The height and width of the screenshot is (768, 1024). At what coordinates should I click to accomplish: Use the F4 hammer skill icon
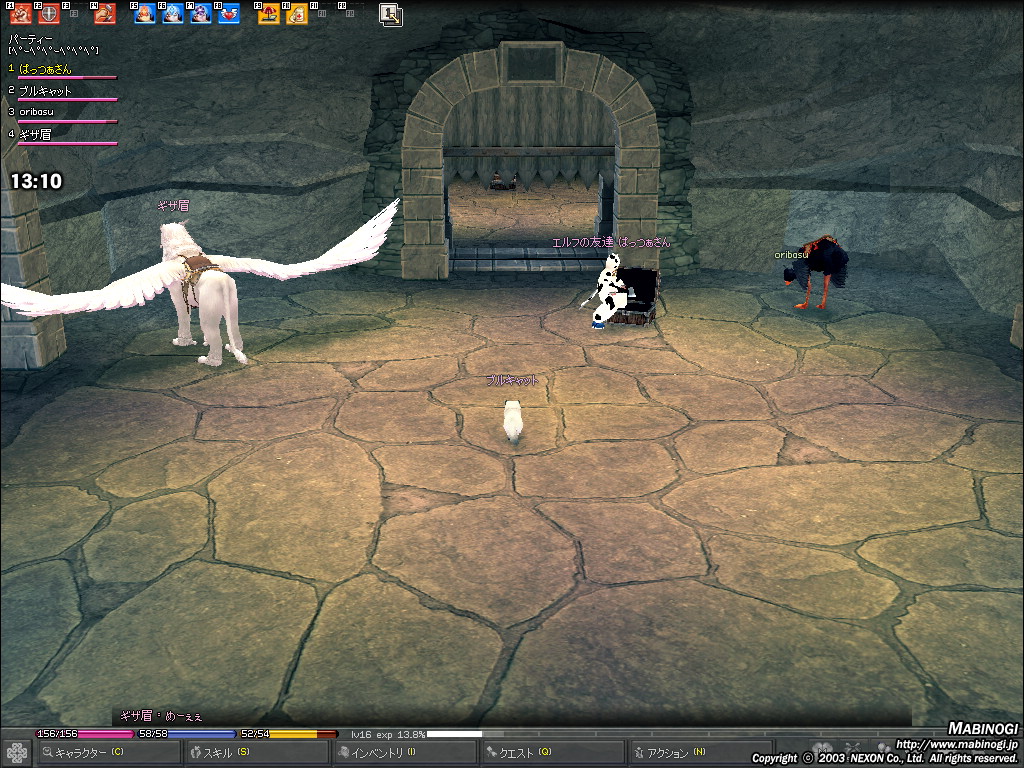pyautogui.click(x=104, y=14)
